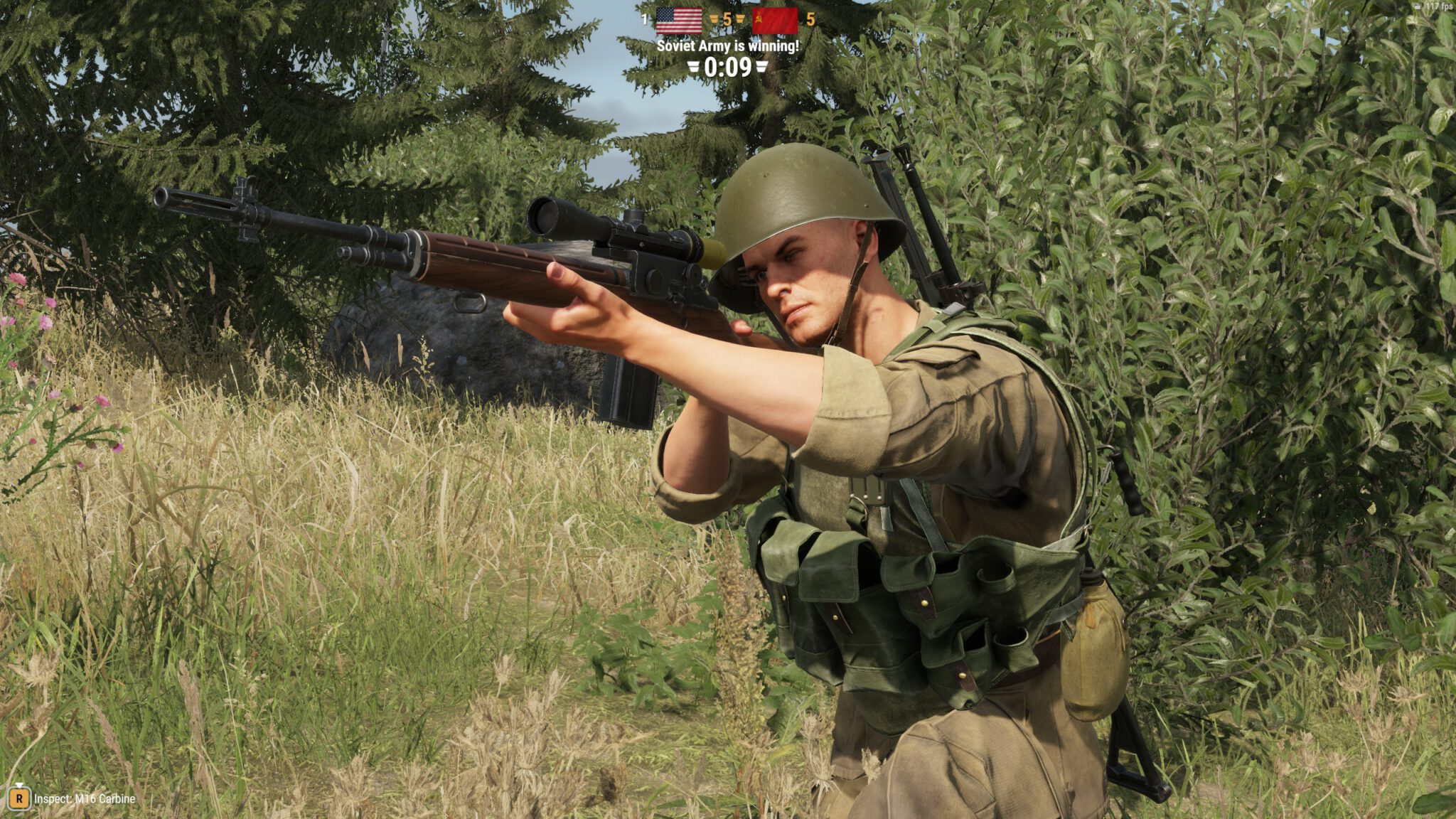Click the Soviet score value 5
The image size is (1456, 819).
[810, 19]
